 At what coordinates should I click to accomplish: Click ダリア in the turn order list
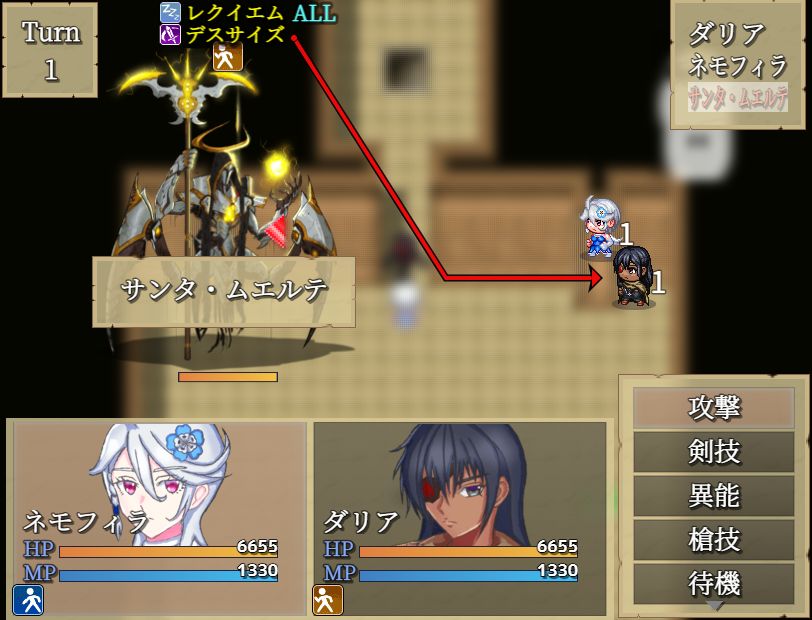pos(727,34)
